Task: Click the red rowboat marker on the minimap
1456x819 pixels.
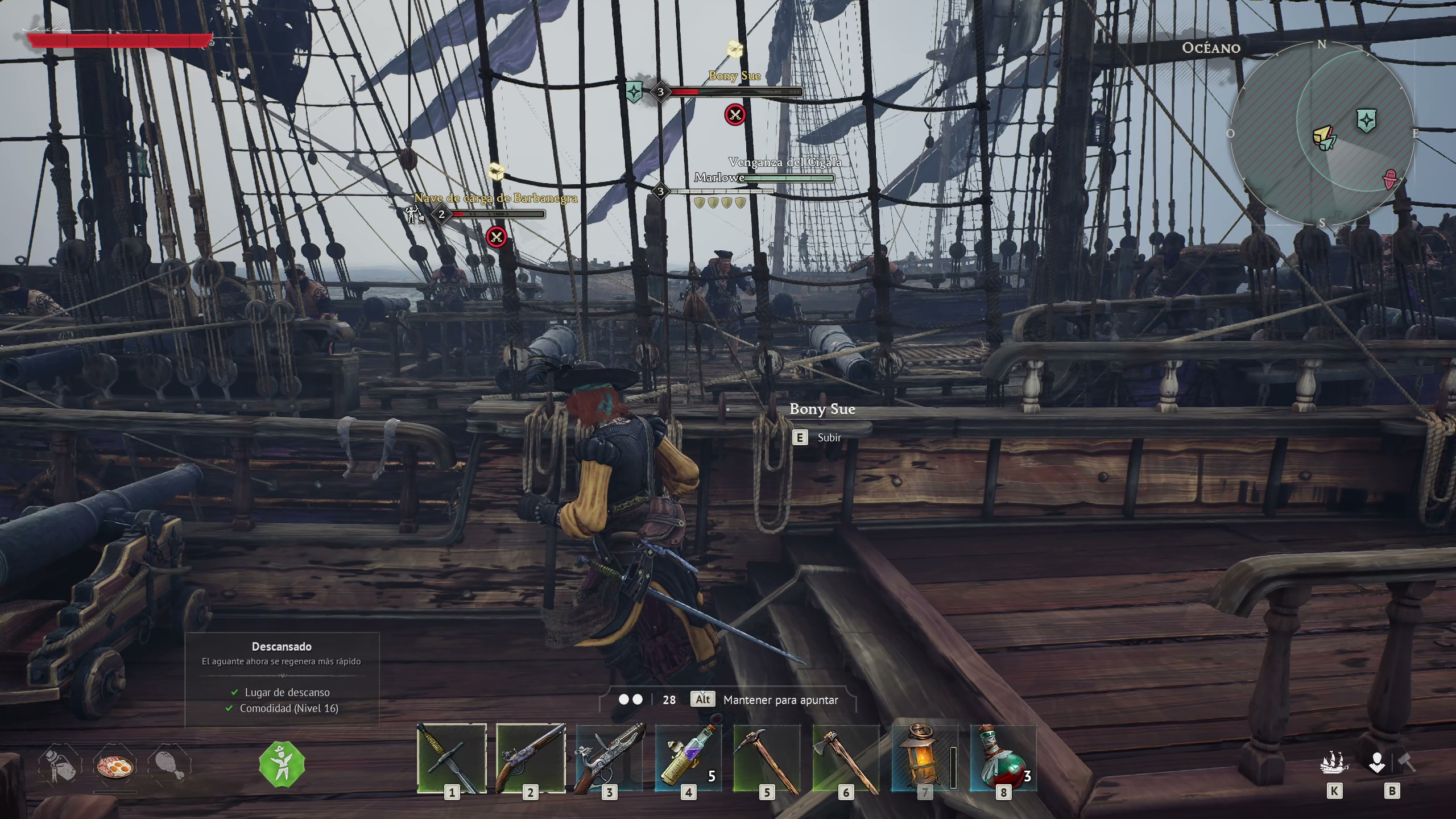Action: click(x=1391, y=179)
